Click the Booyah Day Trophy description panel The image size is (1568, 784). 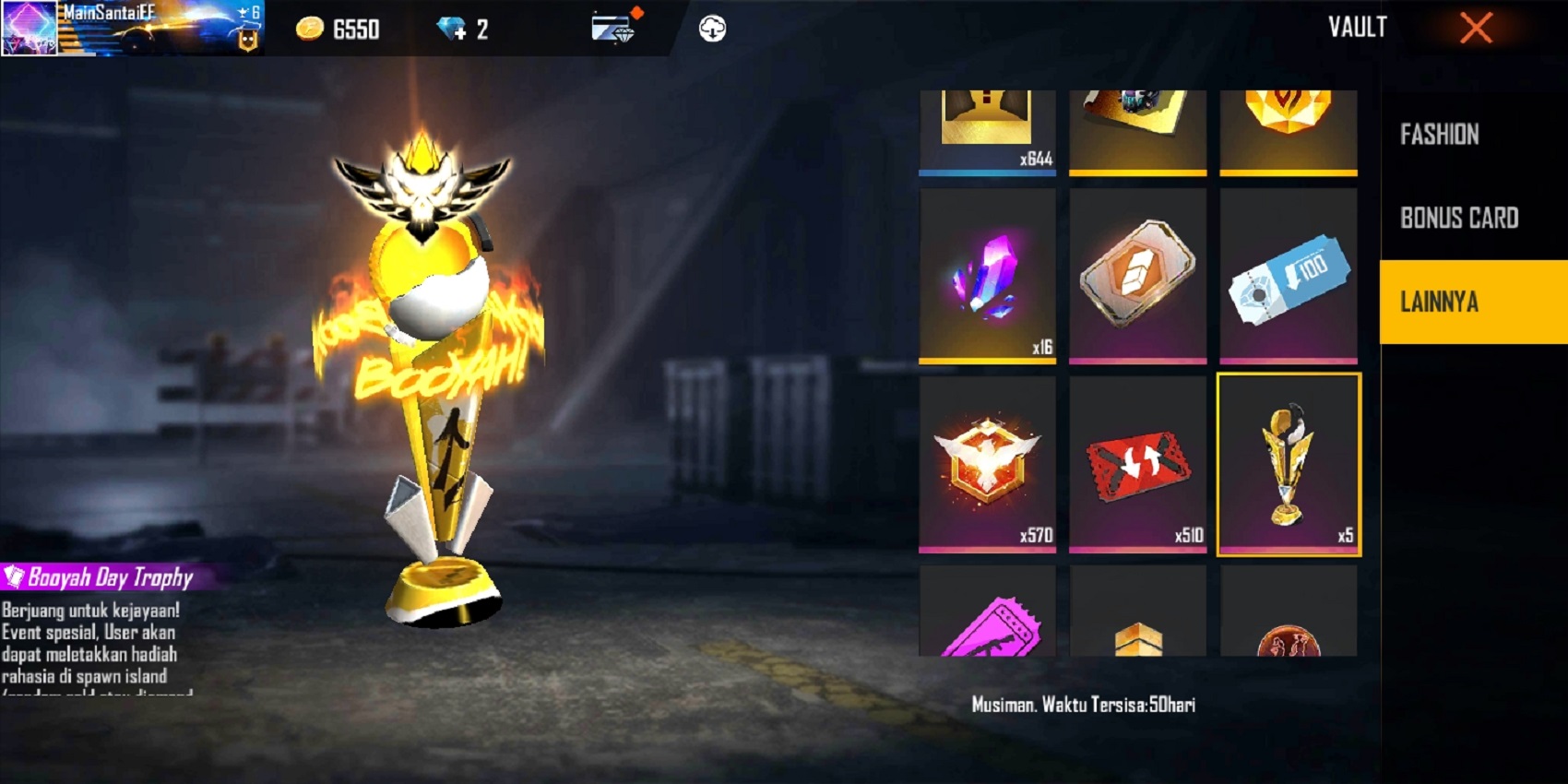coord(101,636)
